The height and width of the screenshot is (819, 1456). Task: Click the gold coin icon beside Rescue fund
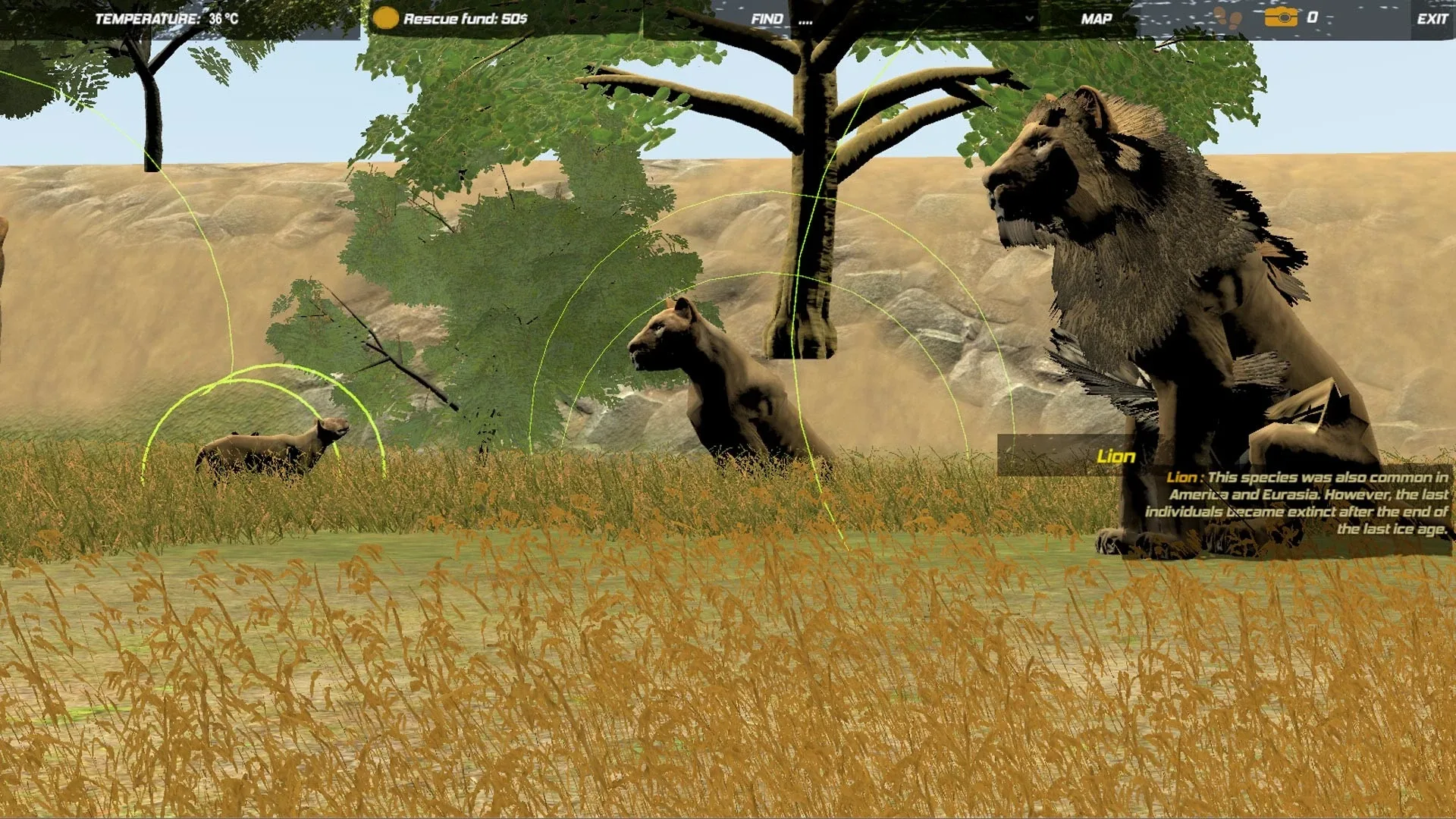(387, 16)
